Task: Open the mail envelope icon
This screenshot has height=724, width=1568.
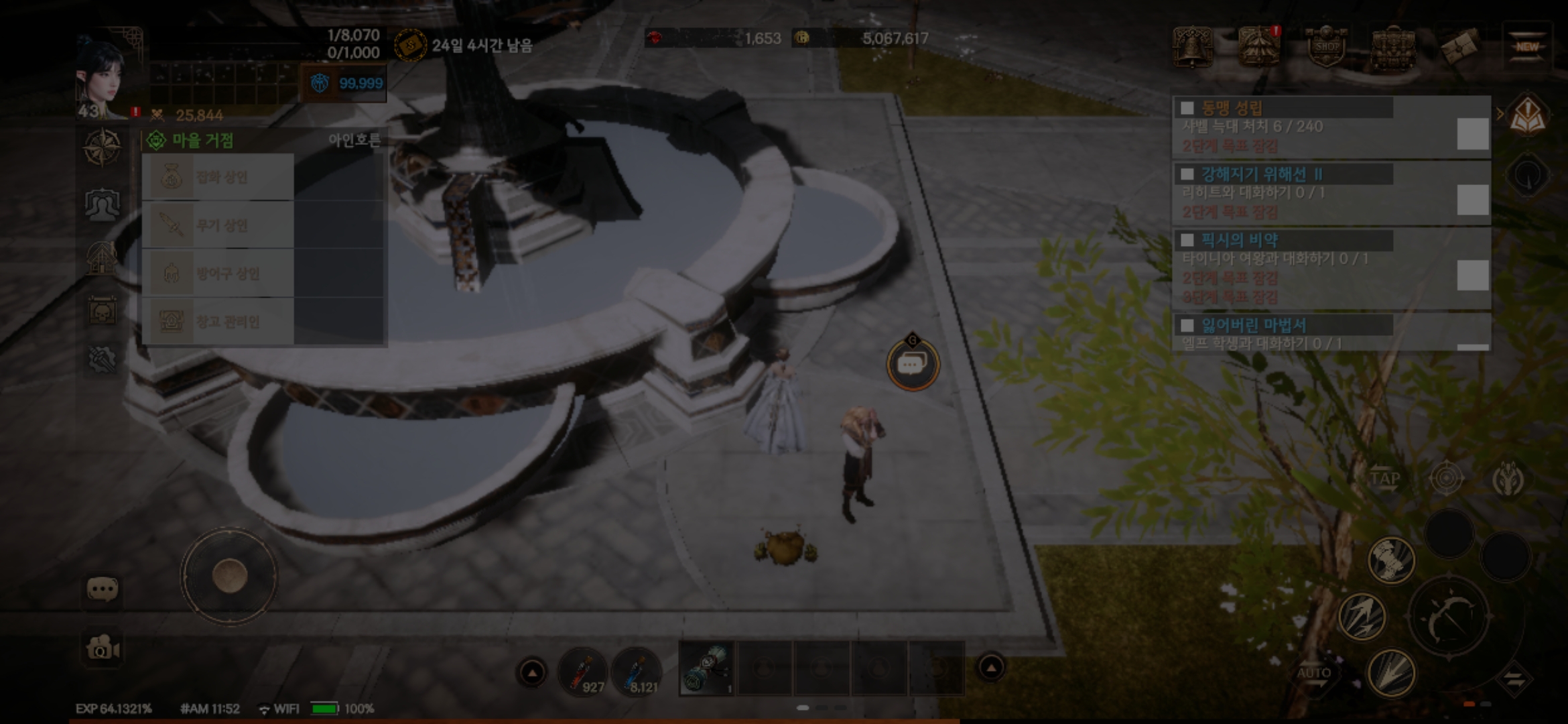Action: (x=1461, y=47)
